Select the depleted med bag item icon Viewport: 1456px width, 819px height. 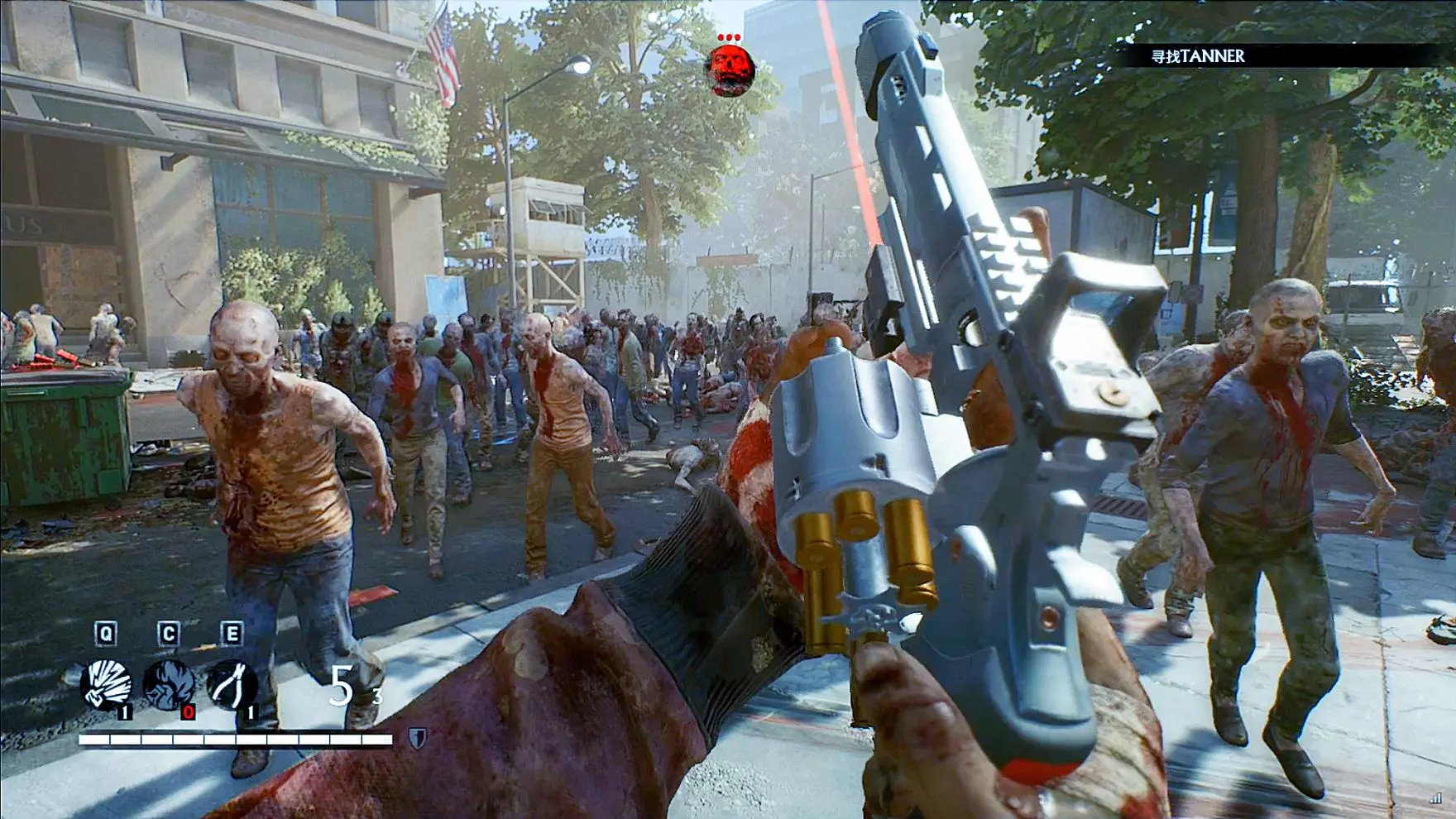[x=169, y=684]
